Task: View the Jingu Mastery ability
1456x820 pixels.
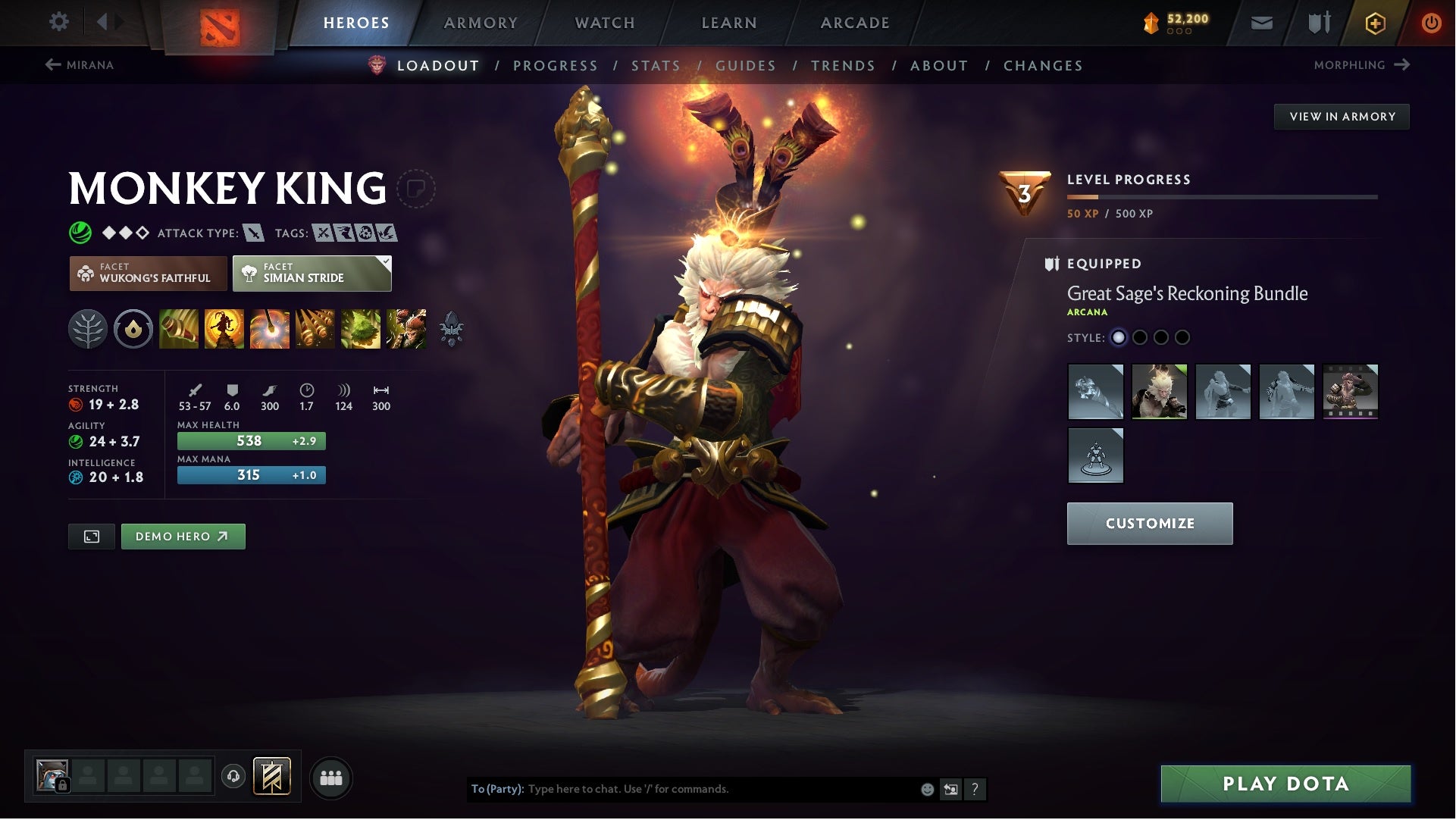Action: pyautogui.click(x=316, y=329)
